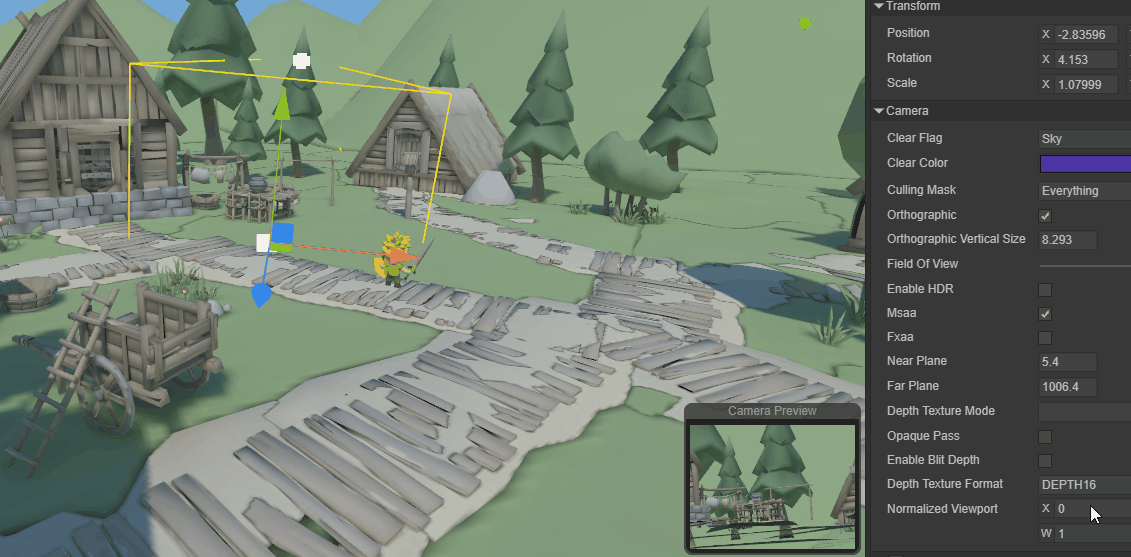Click the Camera Preview thumbnail
The image size is (1131, 557).
[771, 486]
